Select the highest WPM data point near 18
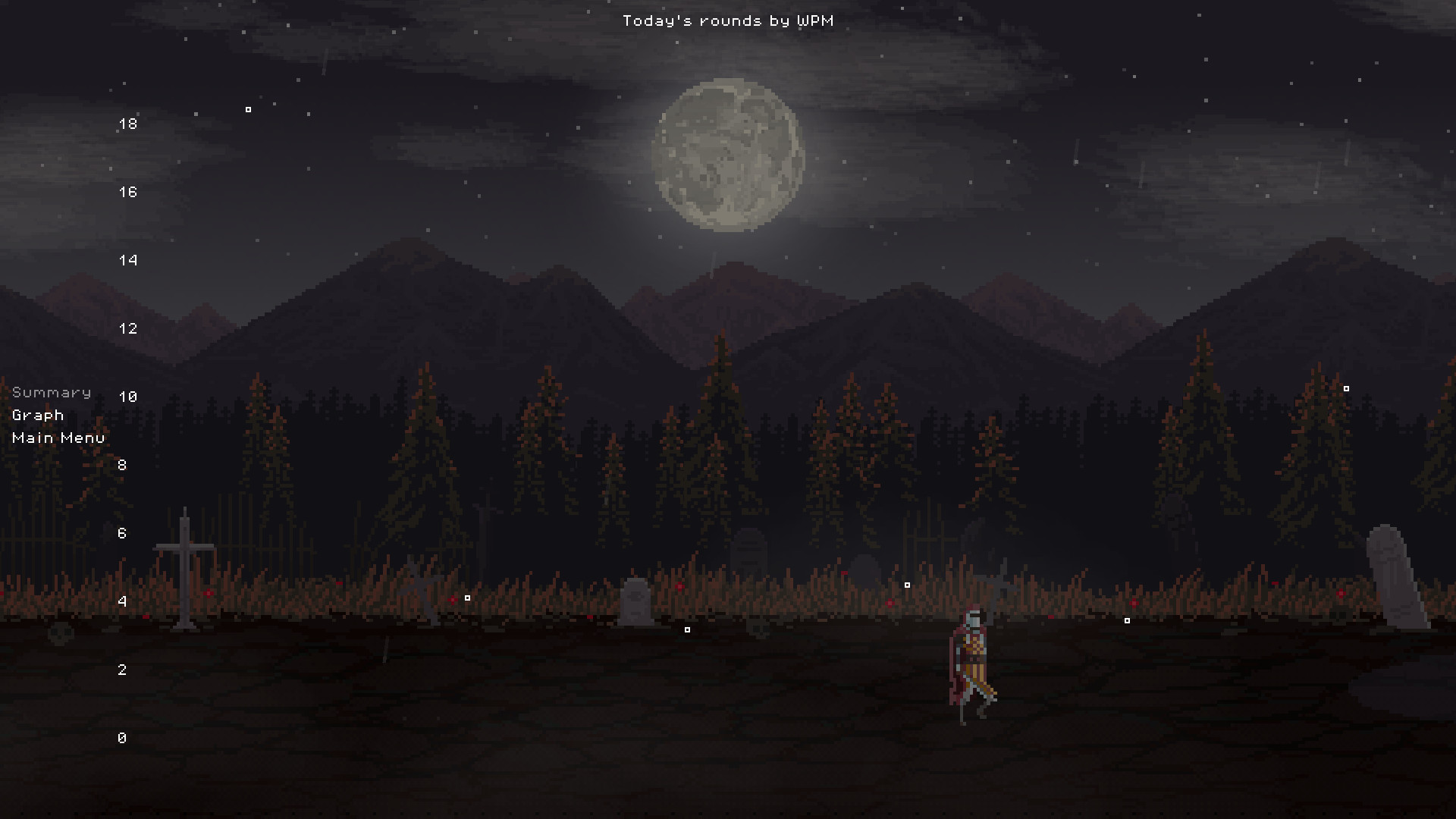Viewport: 1456px width, 819px height. click(248, 109)
